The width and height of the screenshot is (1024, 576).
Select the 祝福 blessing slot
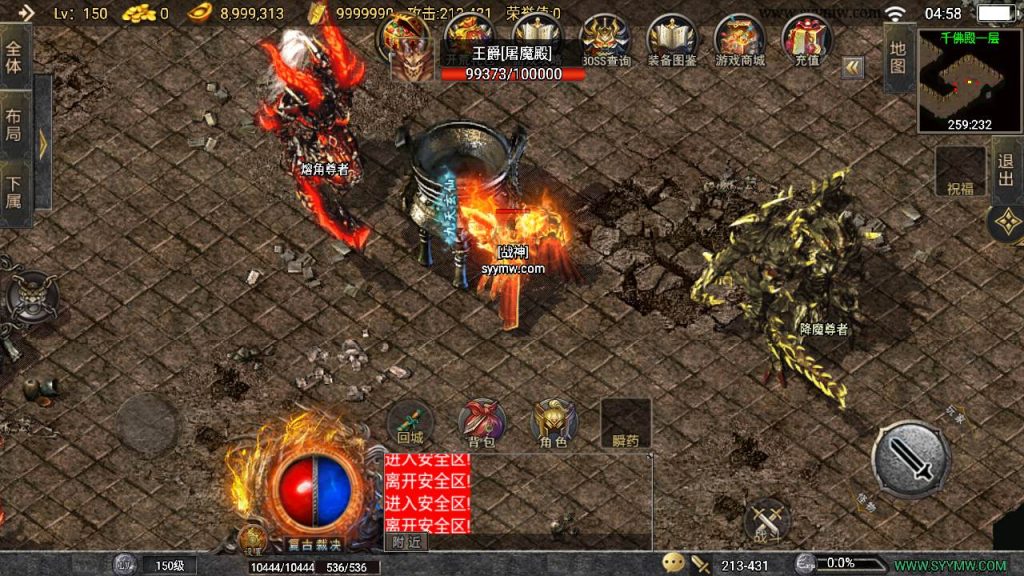click(960, 172)
